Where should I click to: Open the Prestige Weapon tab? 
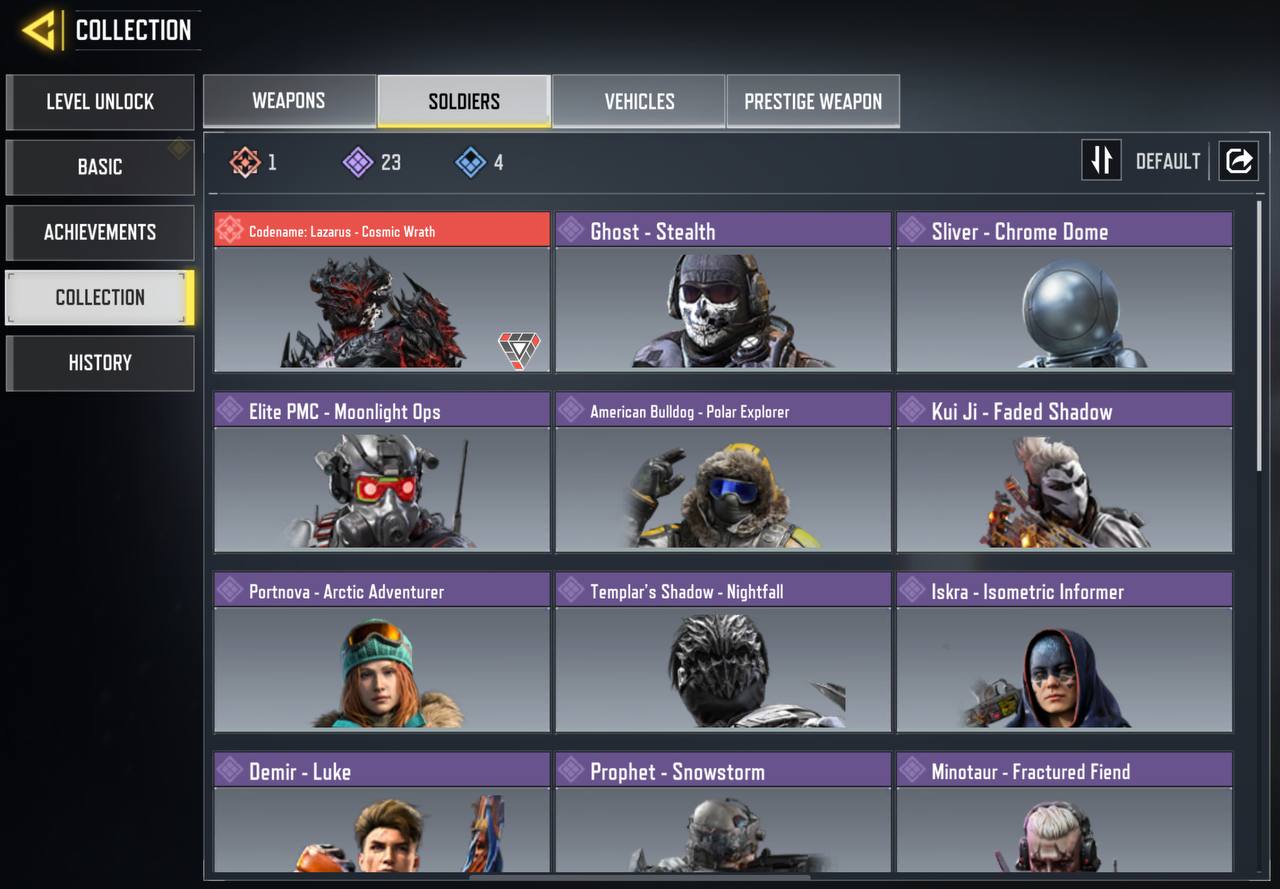point(813,101)
